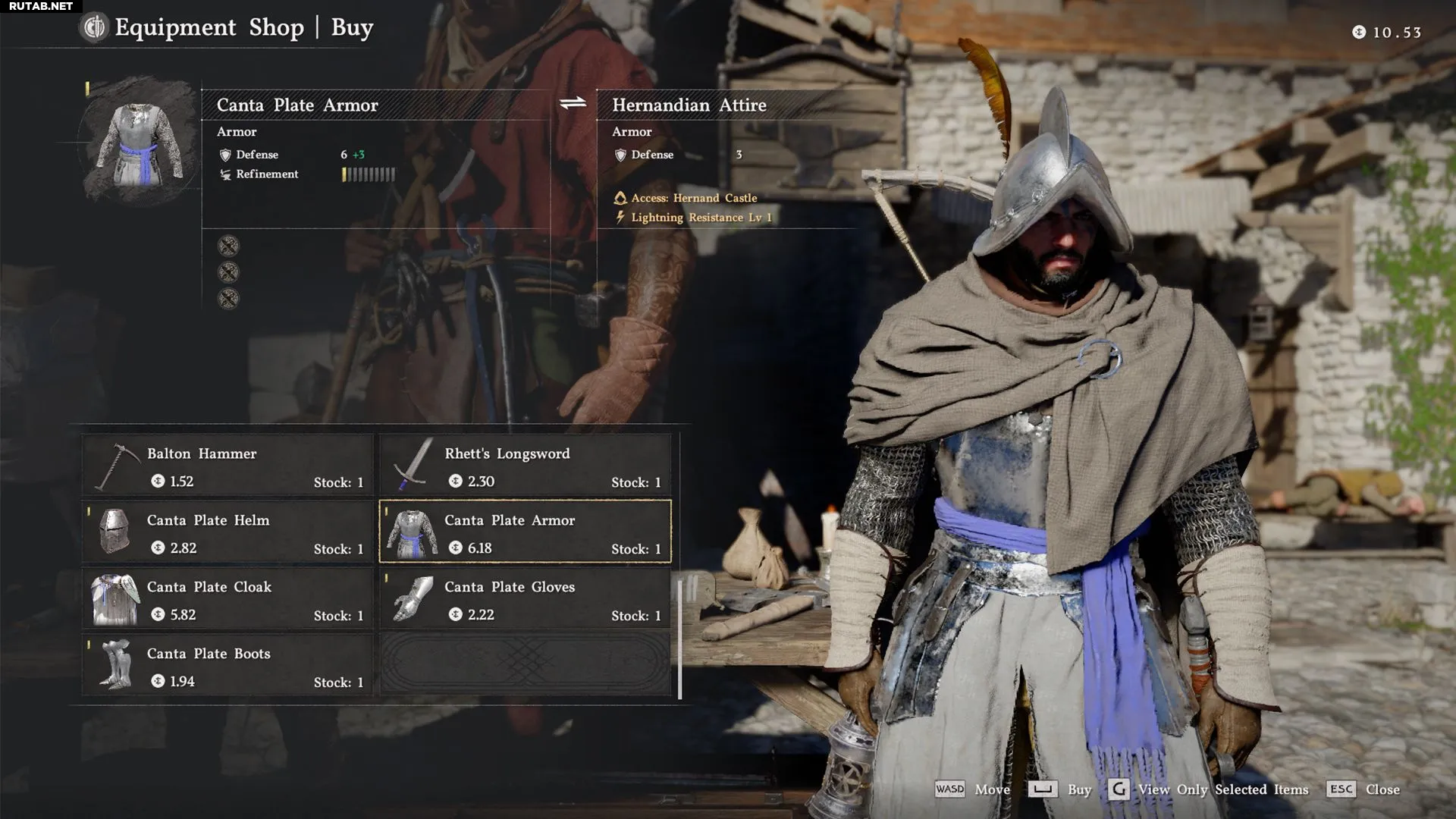Click the compare swap arrows icon
Viewport: 1456px width, 819px height.
(573, 103)
